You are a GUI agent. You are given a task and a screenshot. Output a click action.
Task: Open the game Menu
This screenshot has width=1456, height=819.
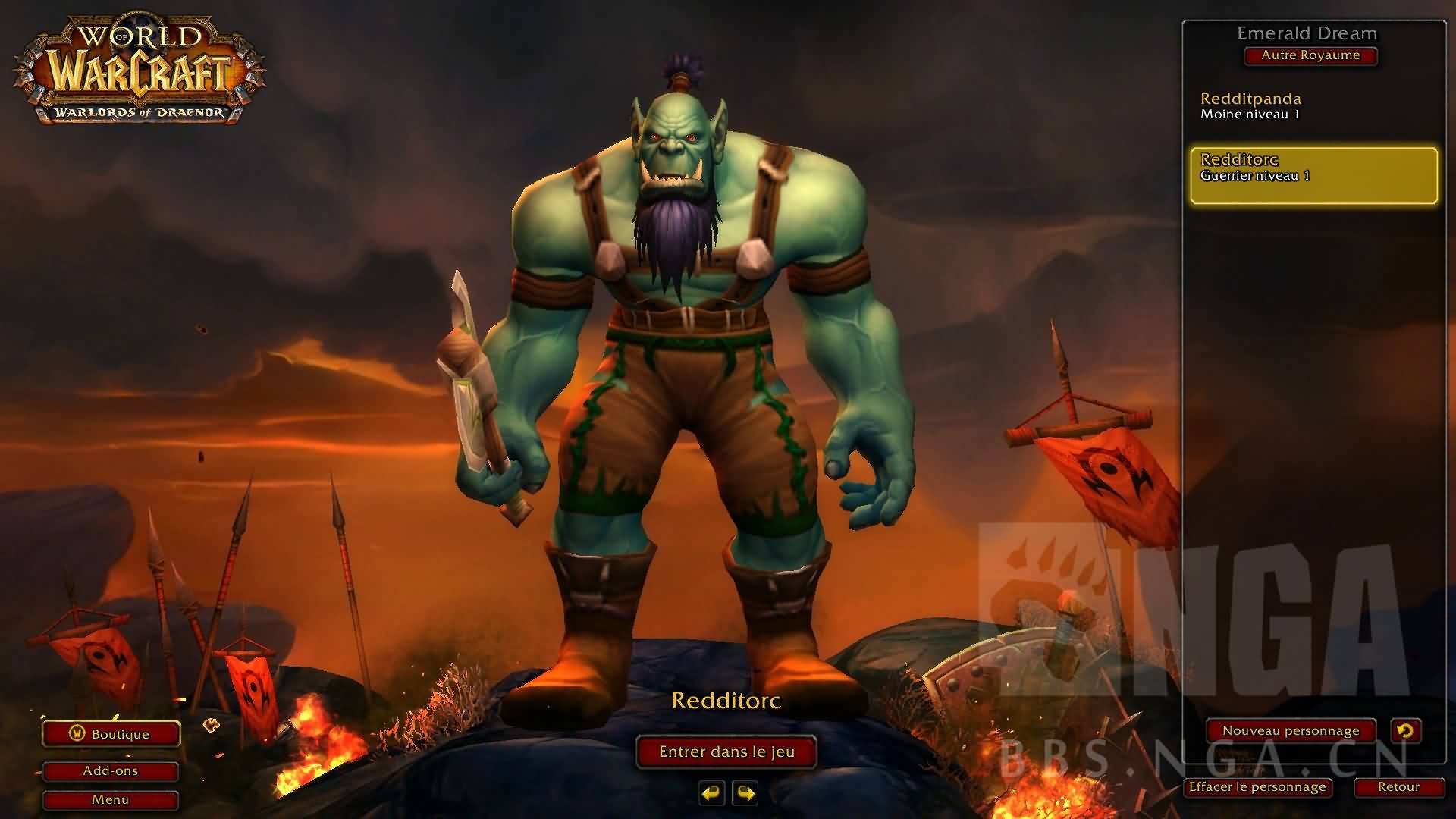111,800
